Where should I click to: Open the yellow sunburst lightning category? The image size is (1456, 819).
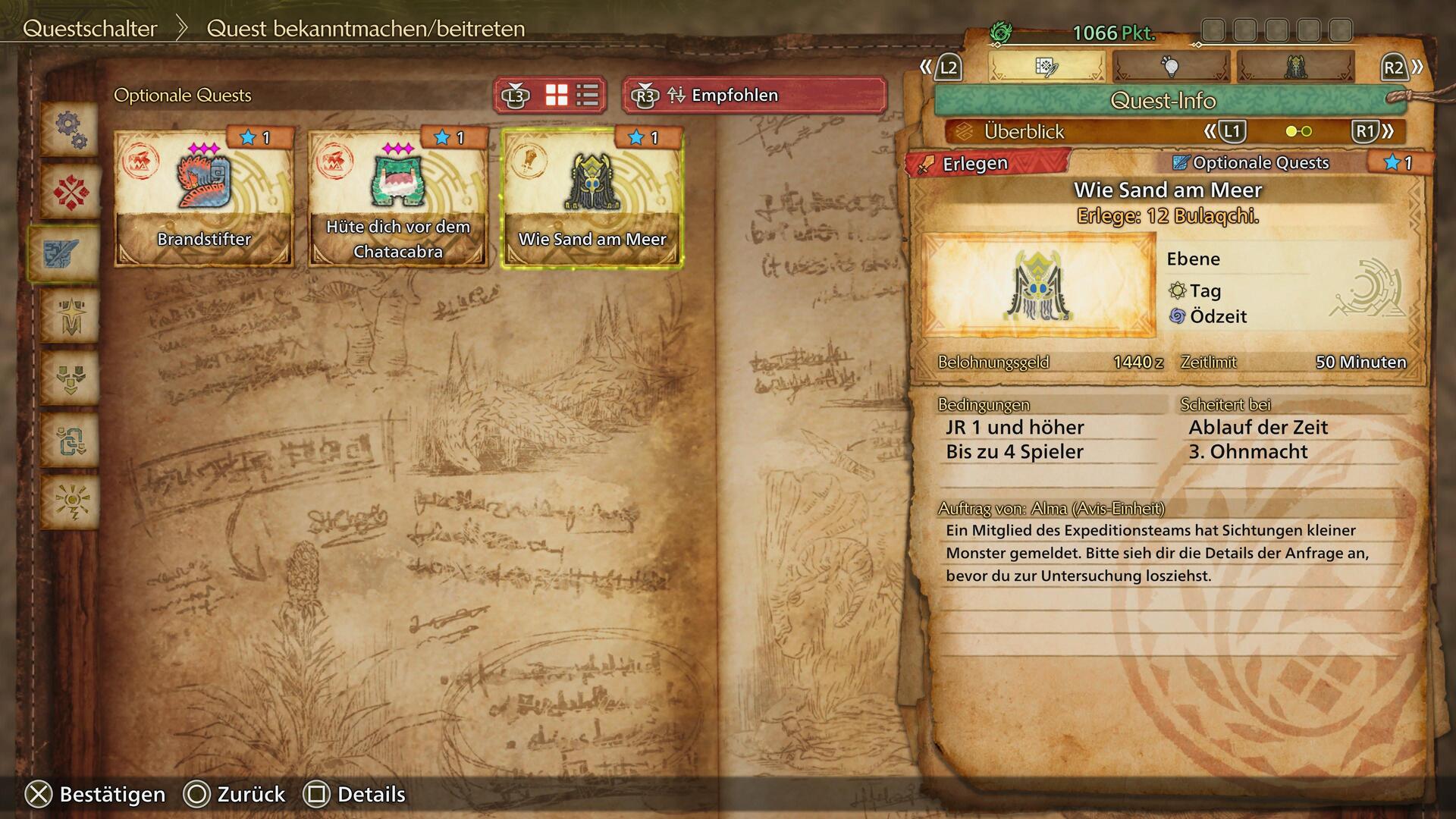(71, 502)
